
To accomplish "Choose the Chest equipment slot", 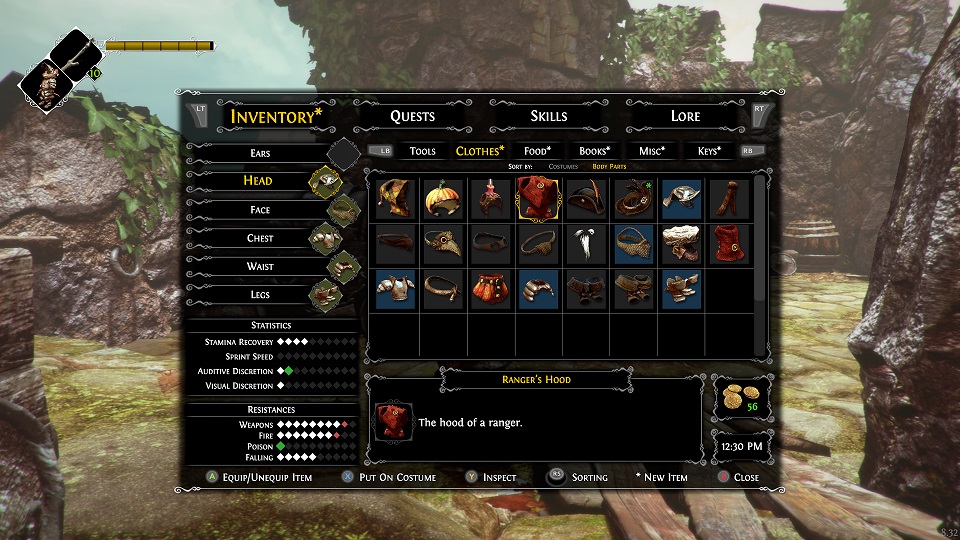I will coord(260,238).
